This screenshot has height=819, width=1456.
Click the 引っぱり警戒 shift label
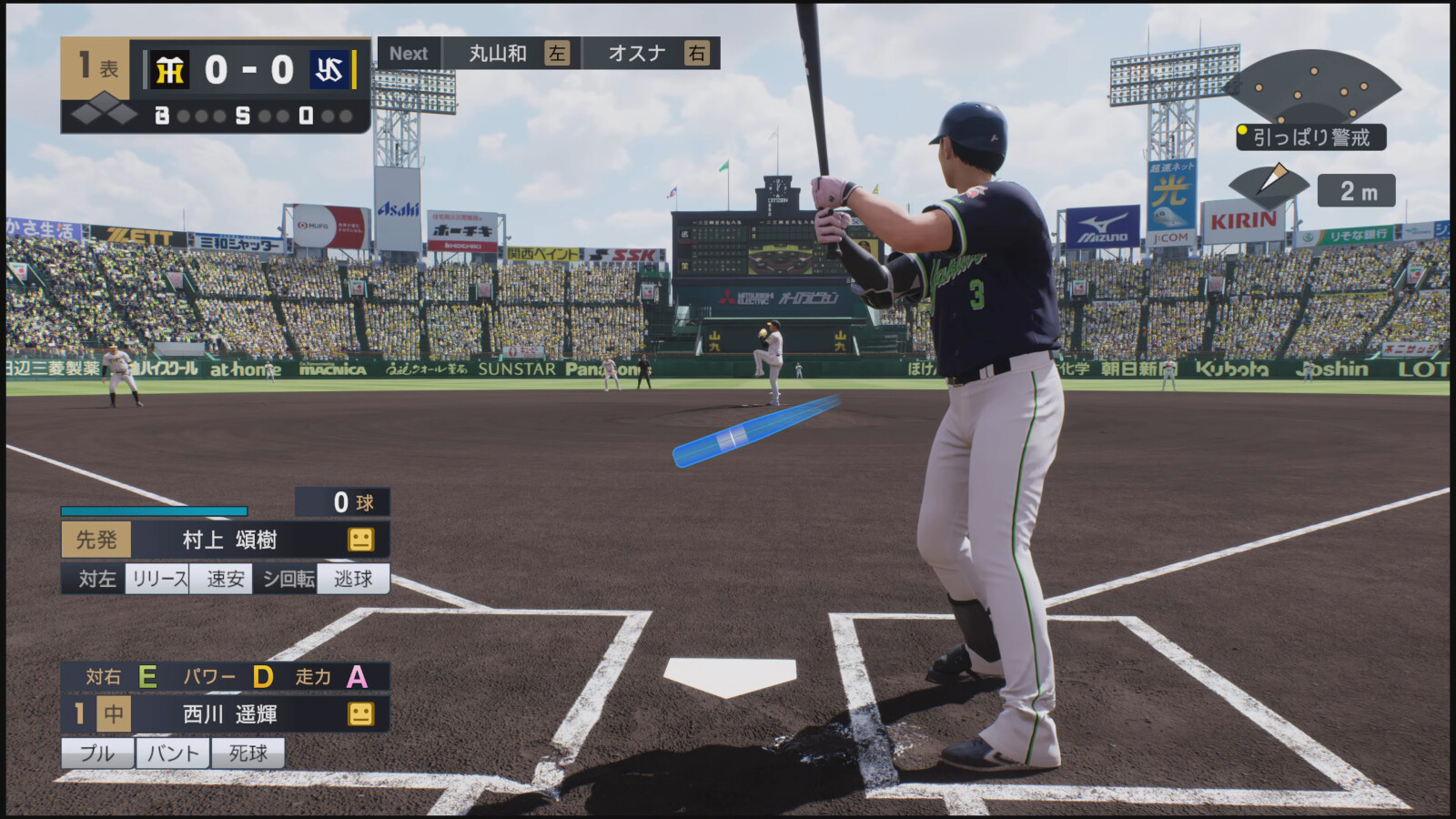point(1310,137)
